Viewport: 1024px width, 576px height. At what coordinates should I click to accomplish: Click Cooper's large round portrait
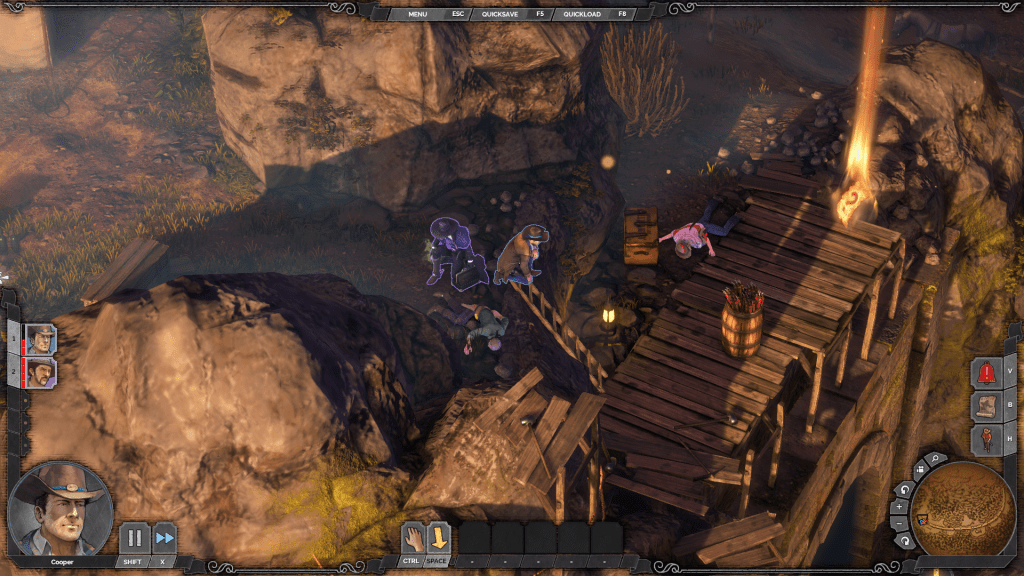(x=60, y=509)
